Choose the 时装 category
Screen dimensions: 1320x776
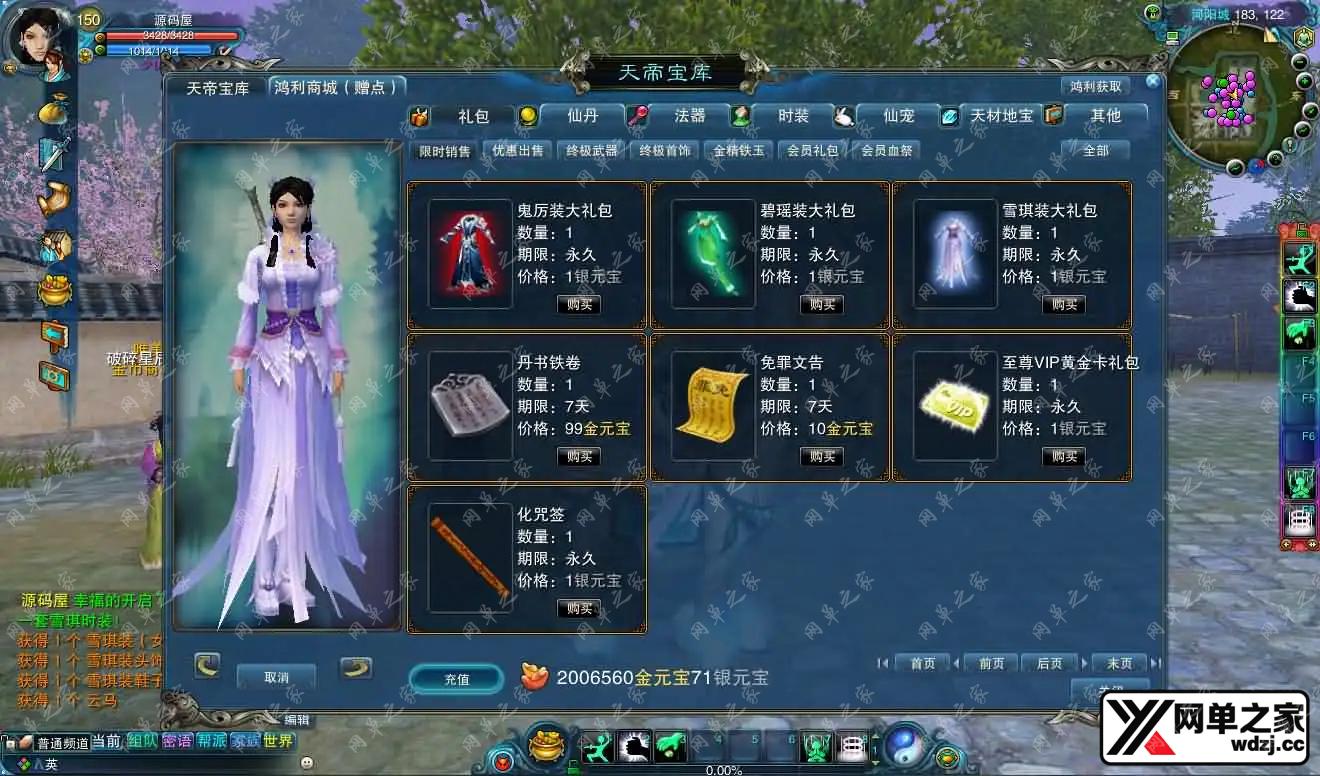tap(793, 116)
